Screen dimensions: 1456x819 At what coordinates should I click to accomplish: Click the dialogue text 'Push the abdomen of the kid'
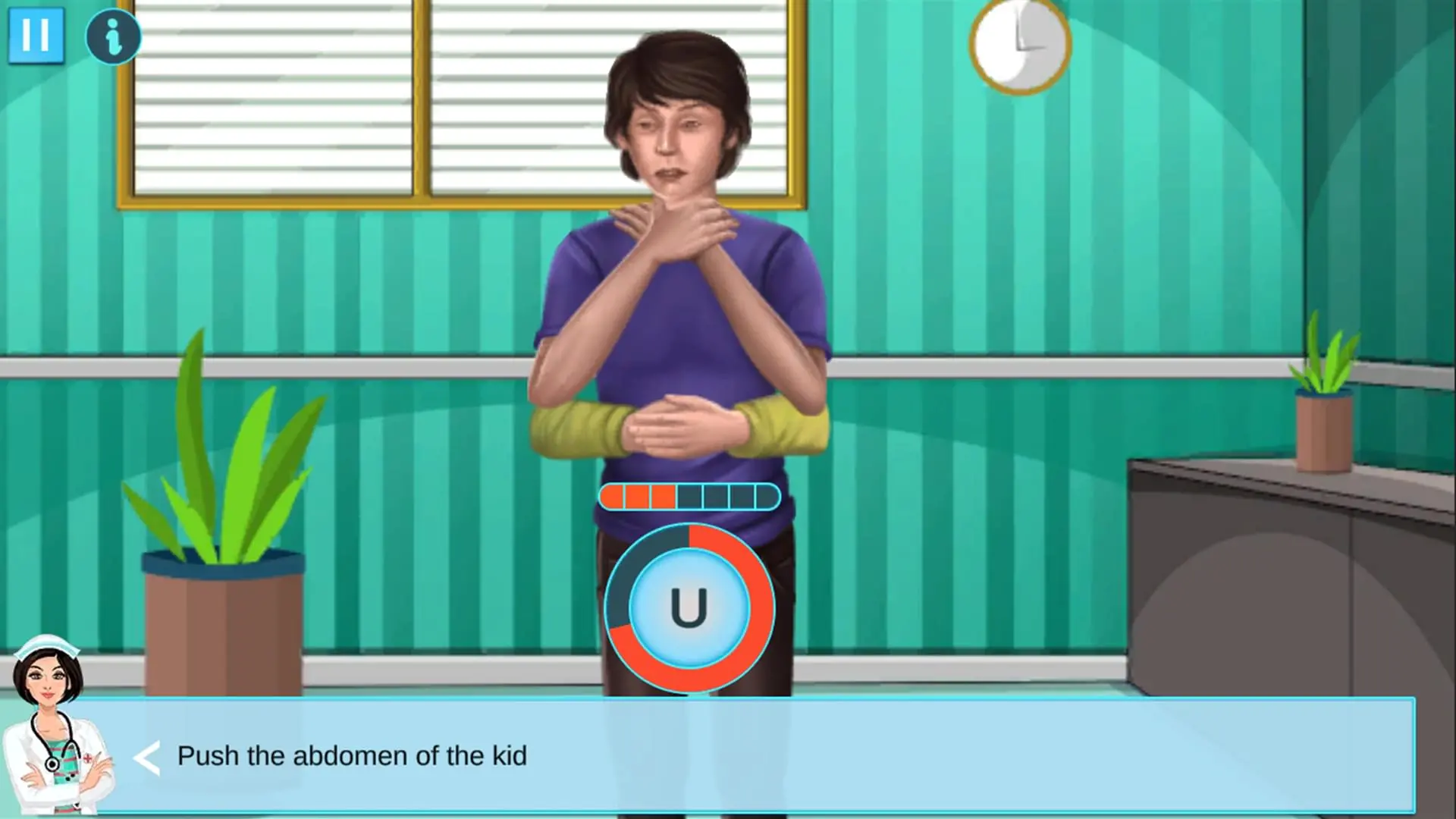(353, 755)
